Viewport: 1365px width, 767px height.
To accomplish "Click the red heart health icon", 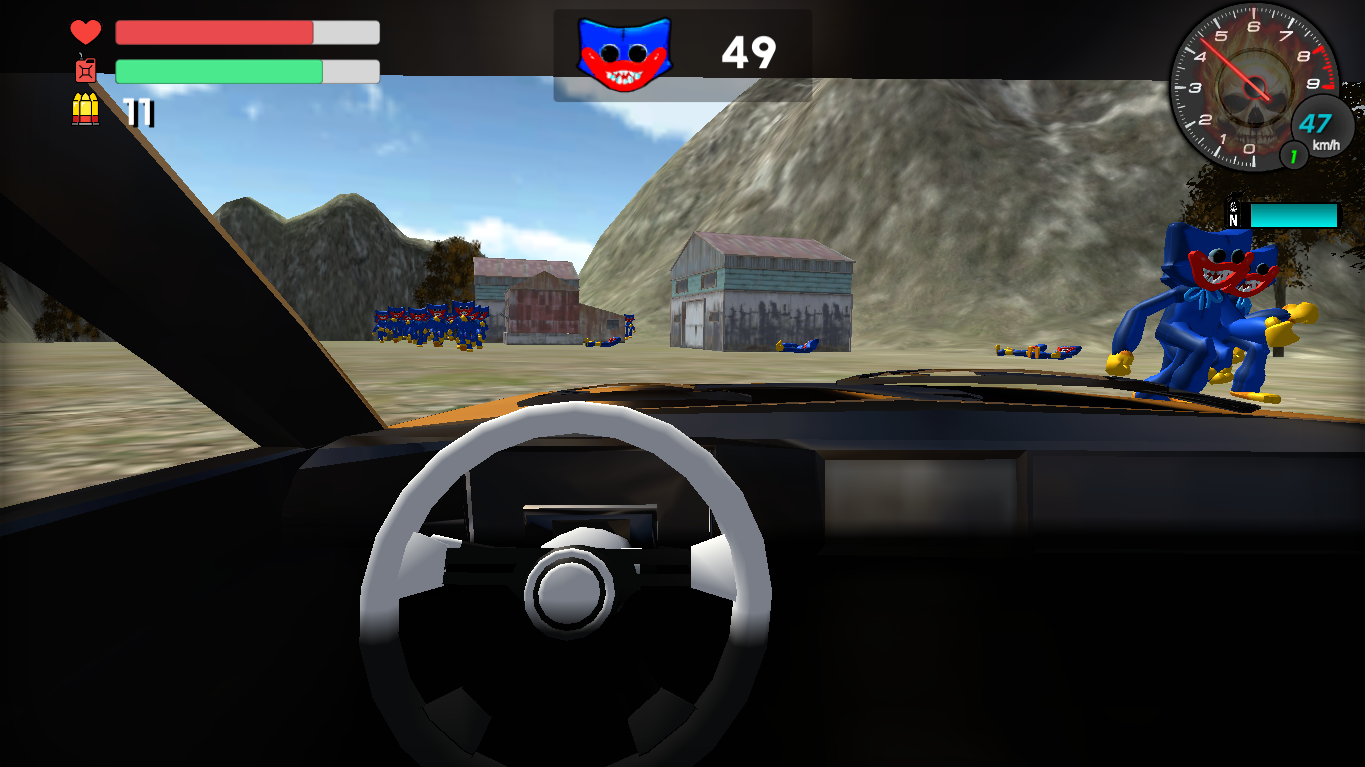I will click(x=86, y=31).
